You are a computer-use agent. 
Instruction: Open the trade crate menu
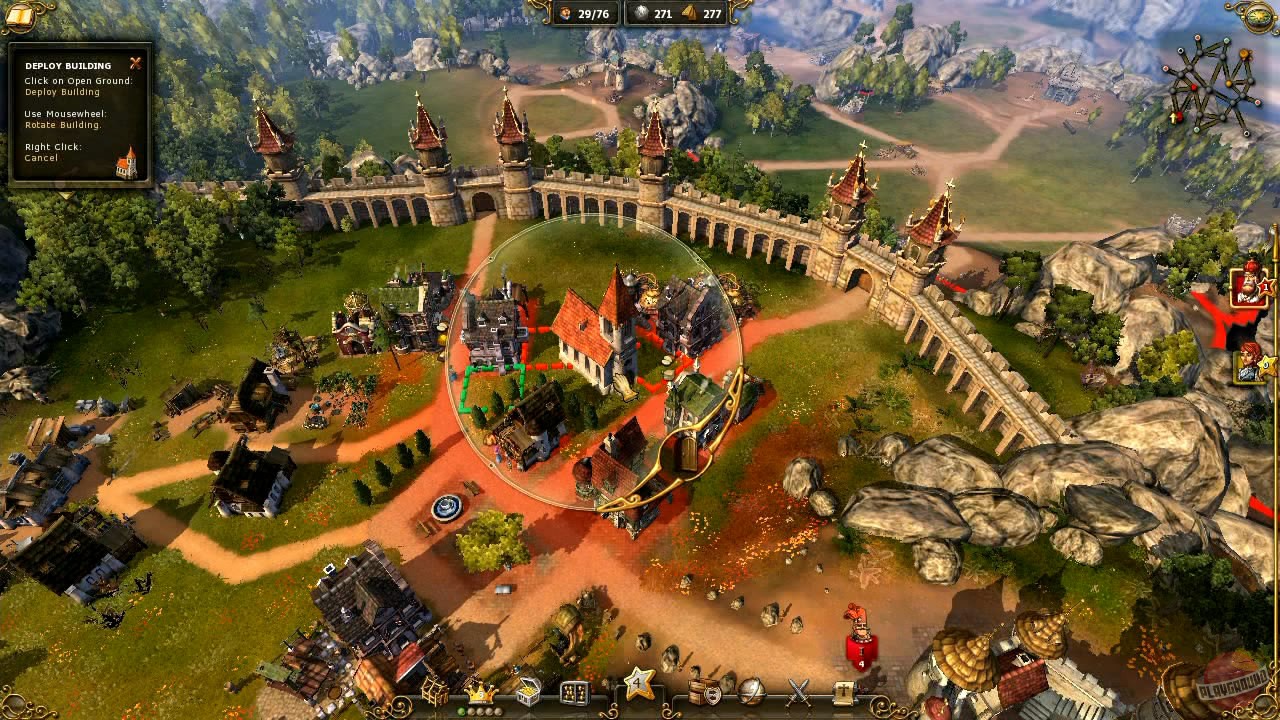700,693
